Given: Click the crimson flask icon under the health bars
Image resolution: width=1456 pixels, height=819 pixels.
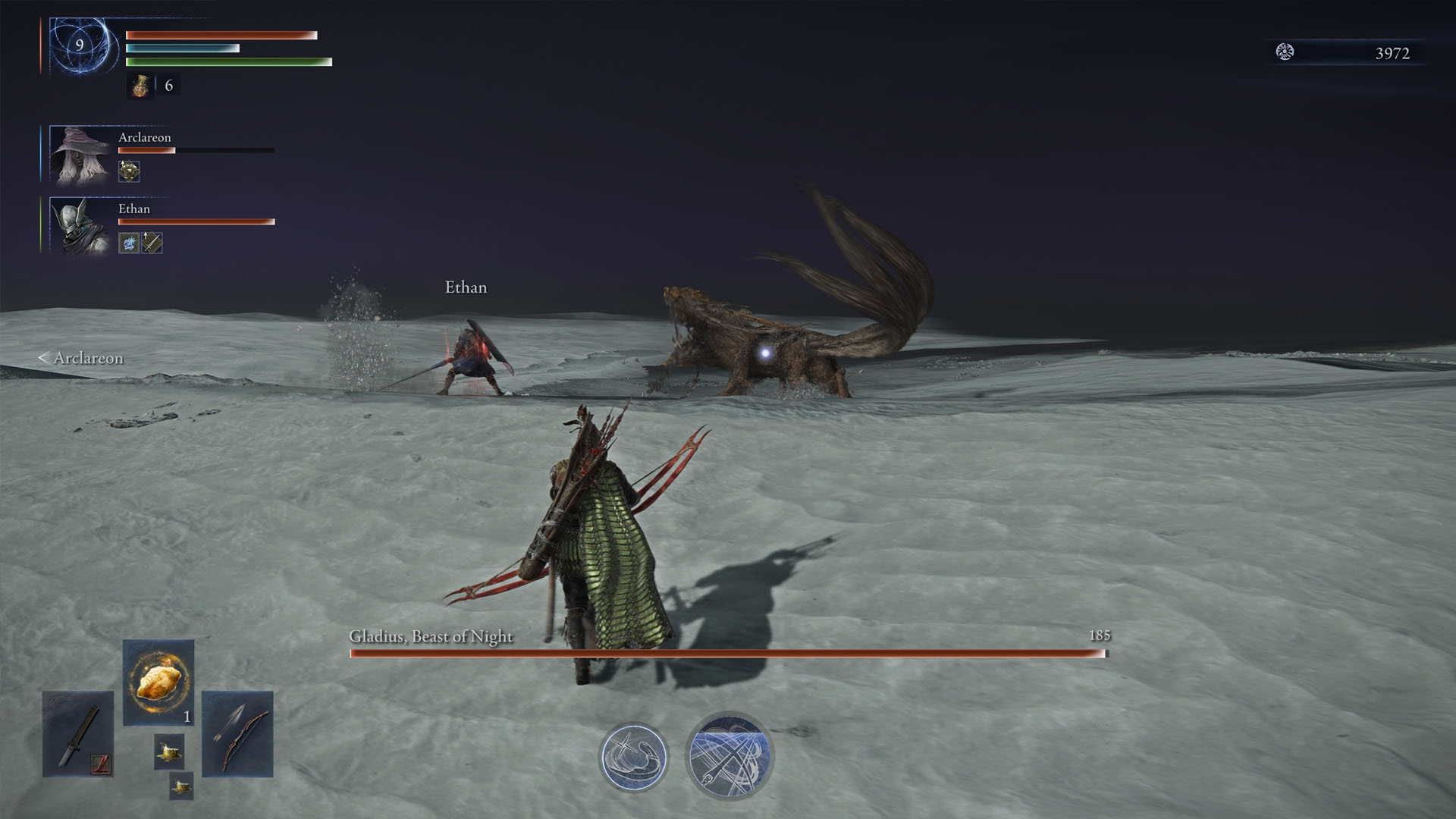Looking at the screenshot, I should tap(142, 86).
